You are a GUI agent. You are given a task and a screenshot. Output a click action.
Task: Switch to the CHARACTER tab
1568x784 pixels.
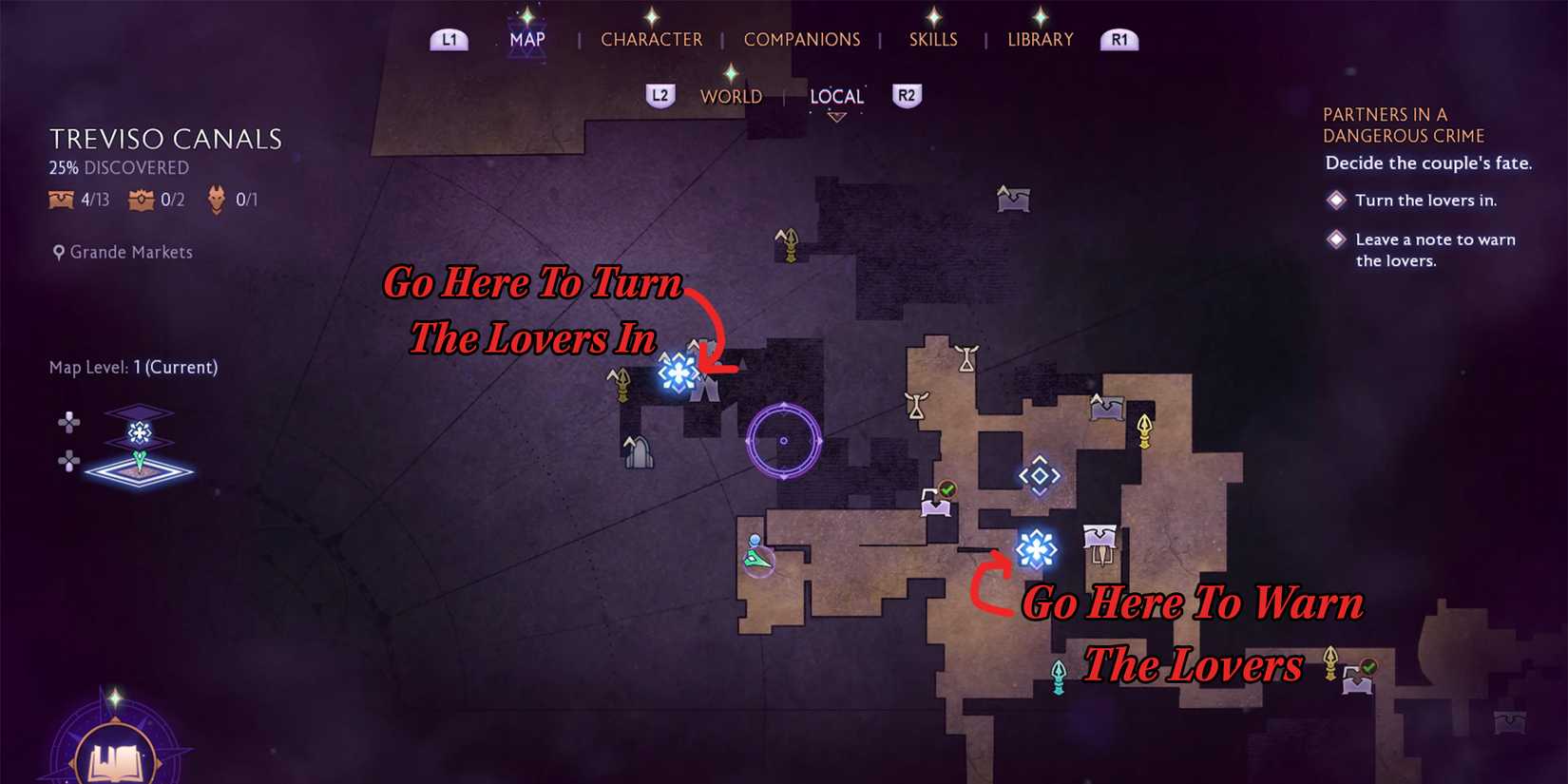point(651,39)
